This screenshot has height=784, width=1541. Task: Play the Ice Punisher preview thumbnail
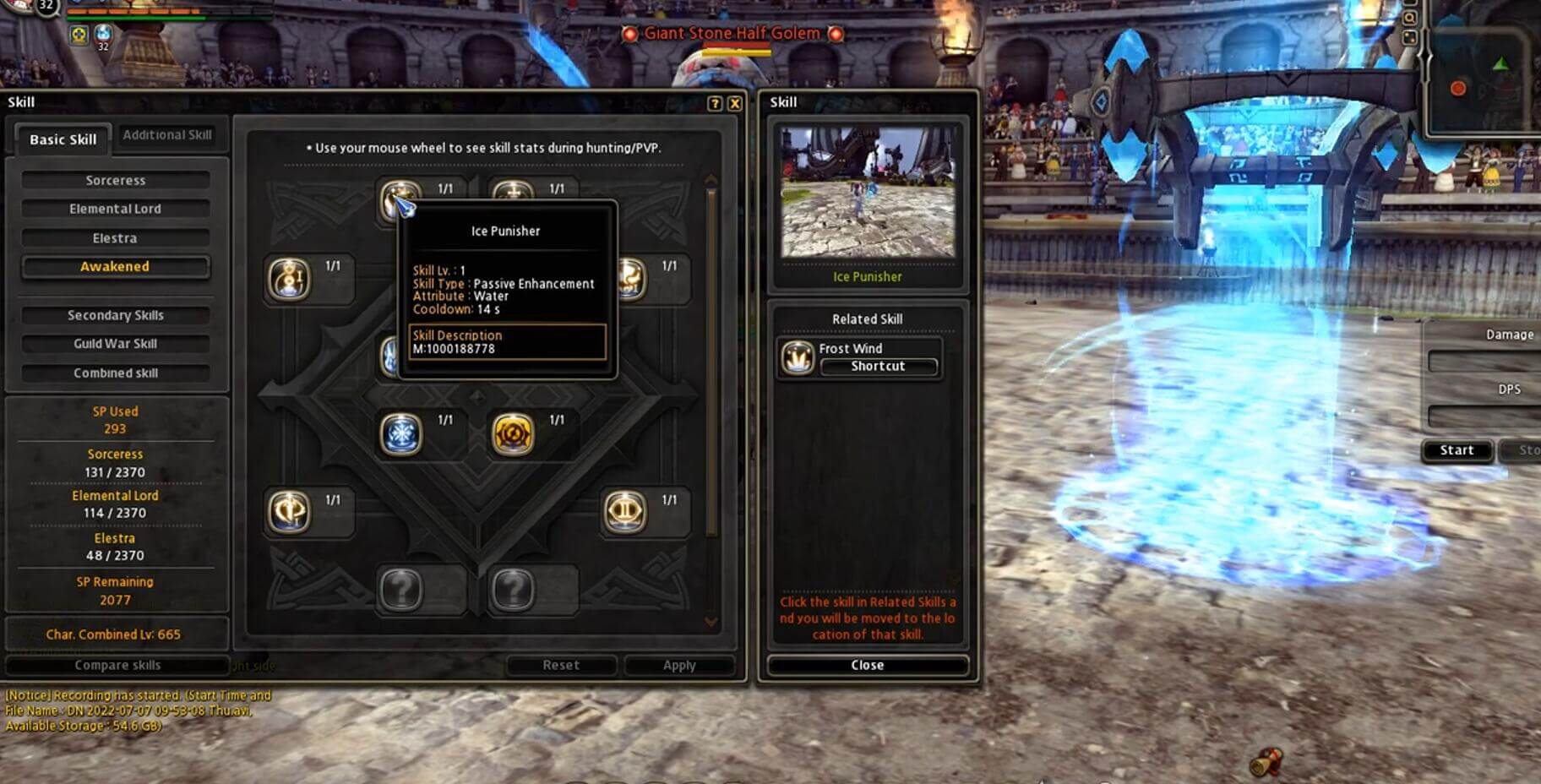(868, 192)
